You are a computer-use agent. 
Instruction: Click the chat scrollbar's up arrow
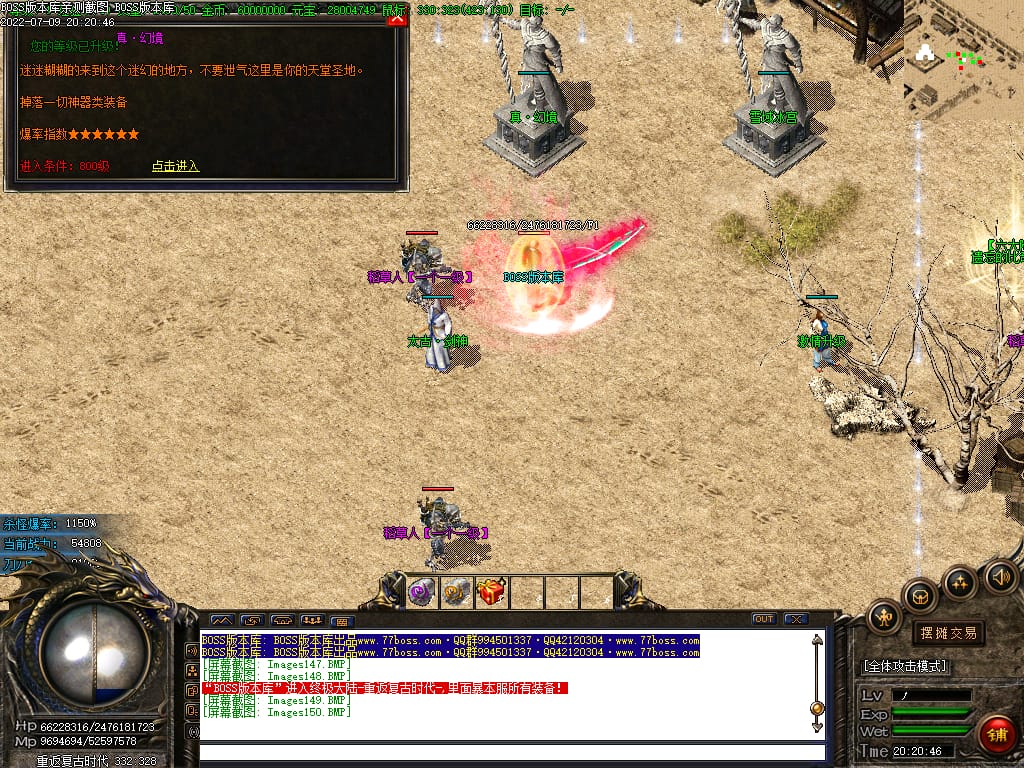click(817, 641)
